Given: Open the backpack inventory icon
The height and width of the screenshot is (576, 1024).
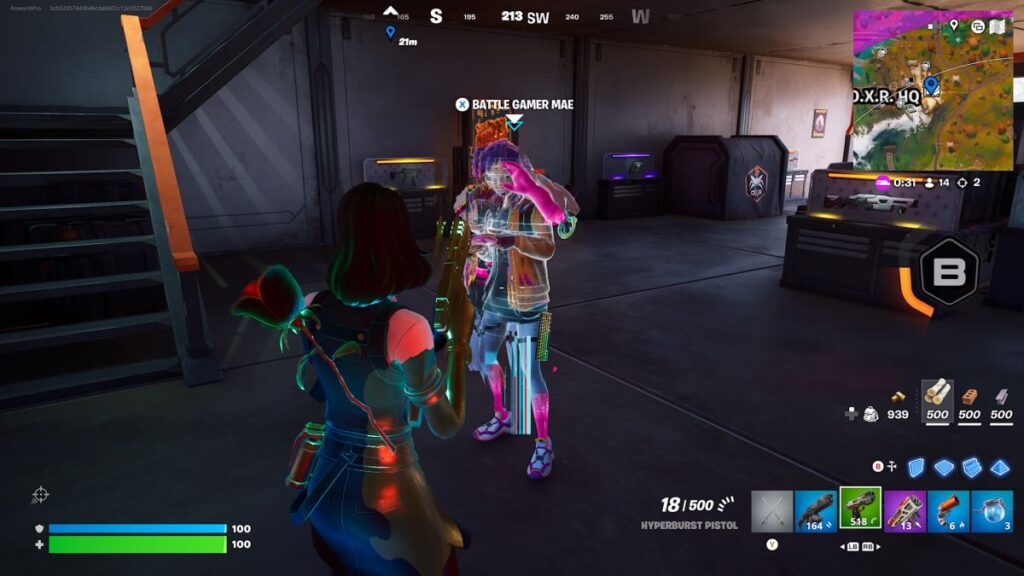Looking at the screenshot, I should 871,413.
